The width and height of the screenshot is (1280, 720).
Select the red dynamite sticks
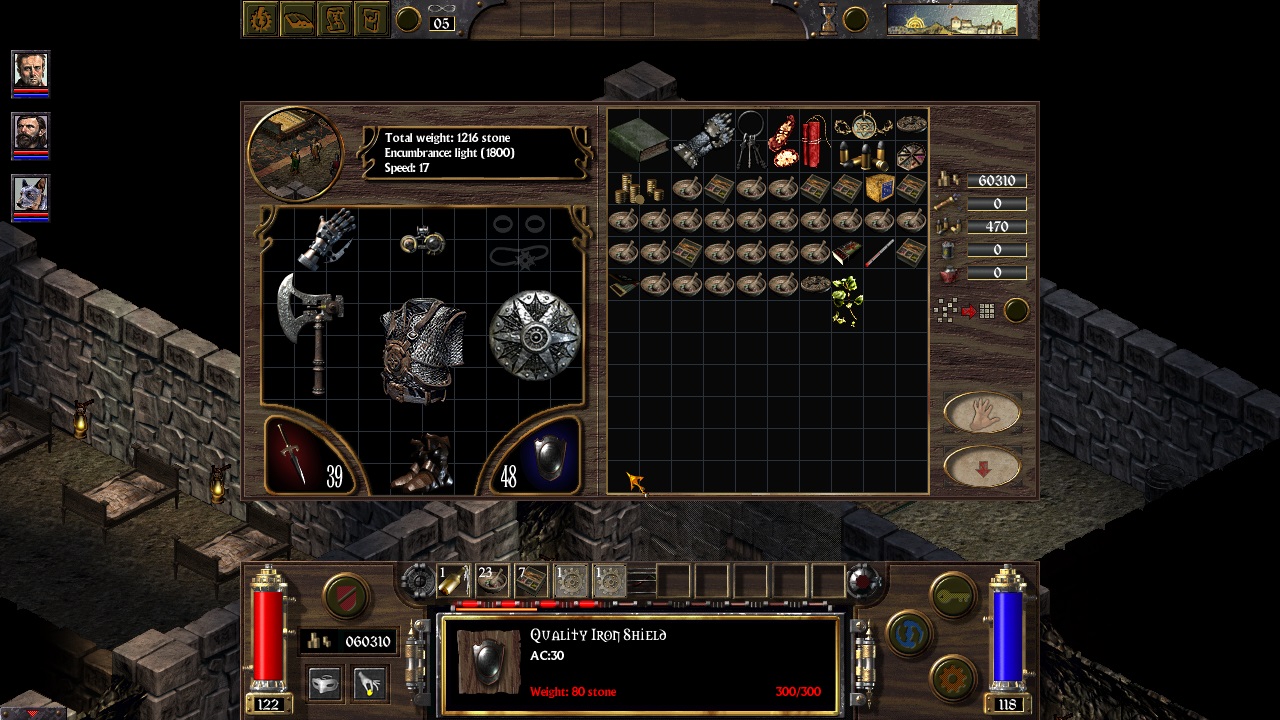816,141
